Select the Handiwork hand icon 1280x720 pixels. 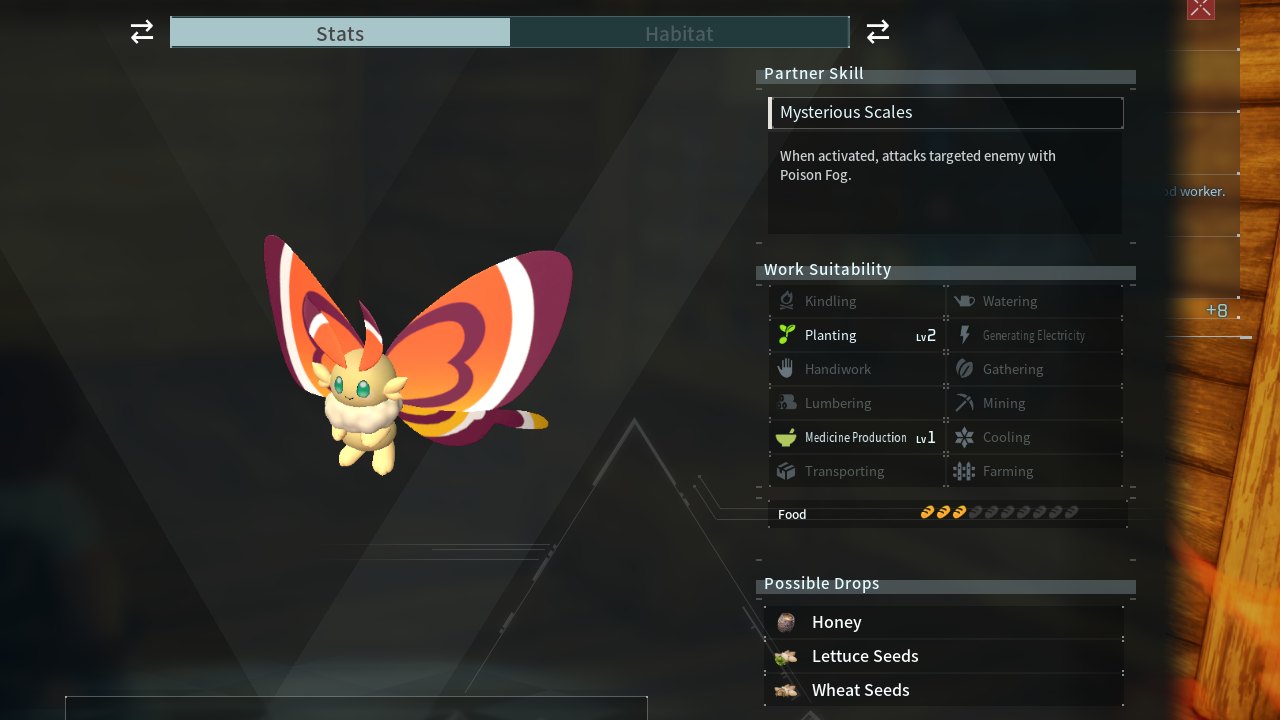pyautogui.click(x=786, y=369)
